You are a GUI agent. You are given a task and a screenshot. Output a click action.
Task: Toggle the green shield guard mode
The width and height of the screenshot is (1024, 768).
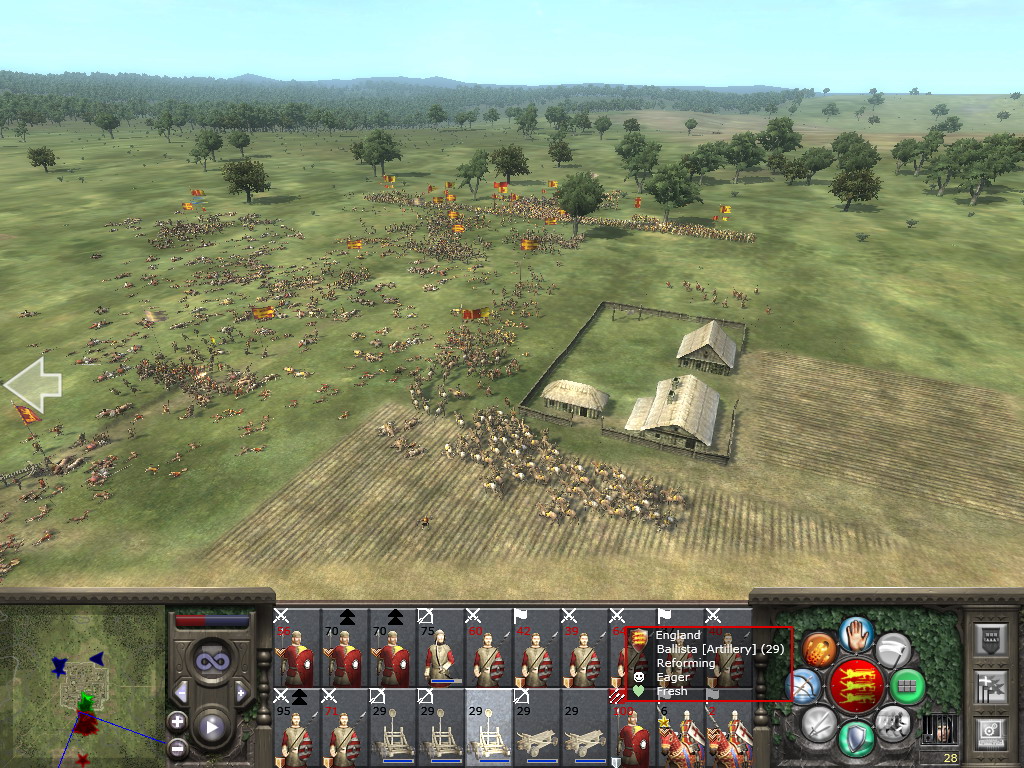coord(856,739)
